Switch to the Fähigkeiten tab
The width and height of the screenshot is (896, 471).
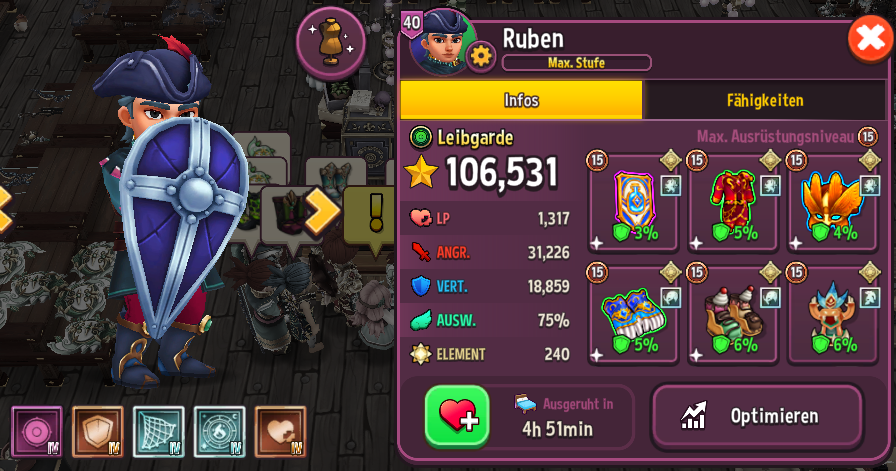tap(764, 100)
